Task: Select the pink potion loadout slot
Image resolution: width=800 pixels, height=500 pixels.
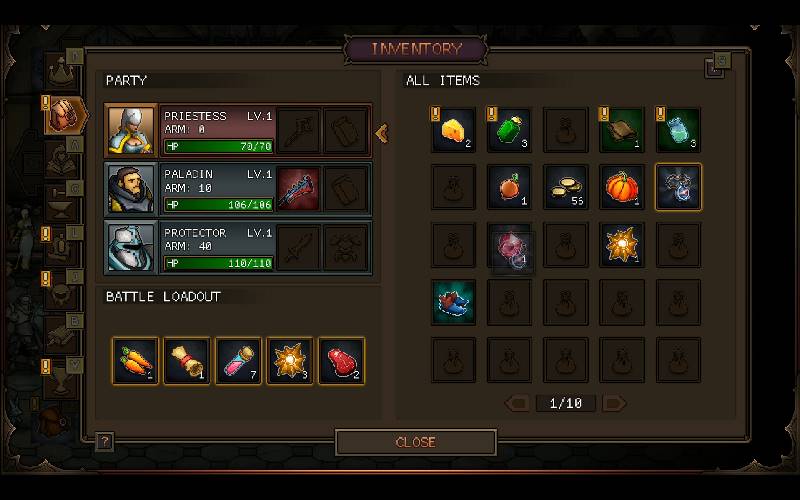Action: click(238, 361)
